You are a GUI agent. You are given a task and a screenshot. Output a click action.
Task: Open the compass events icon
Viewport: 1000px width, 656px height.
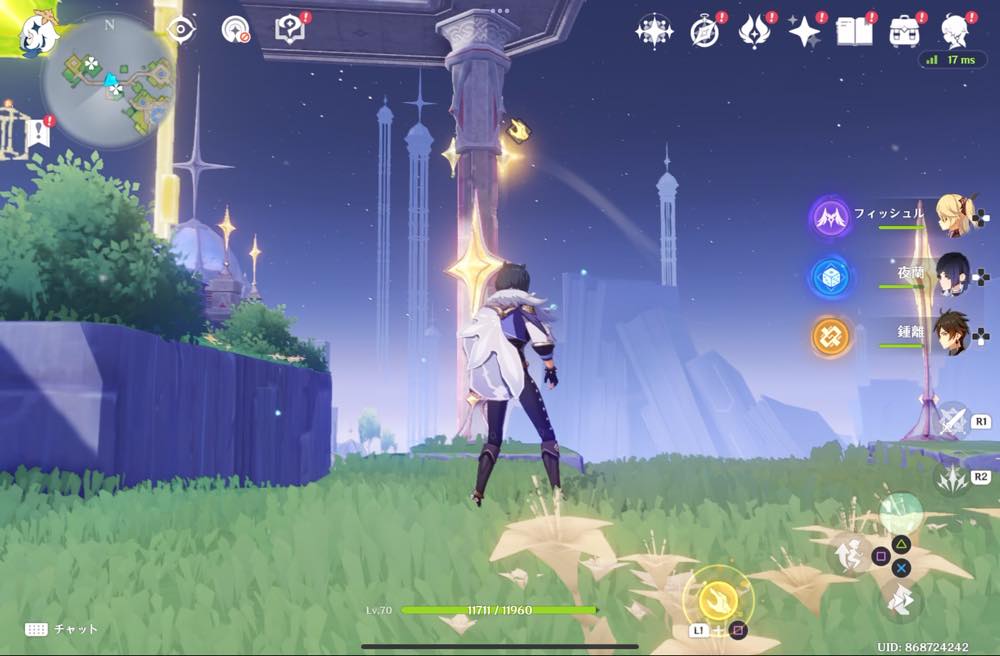pos(705,32)
